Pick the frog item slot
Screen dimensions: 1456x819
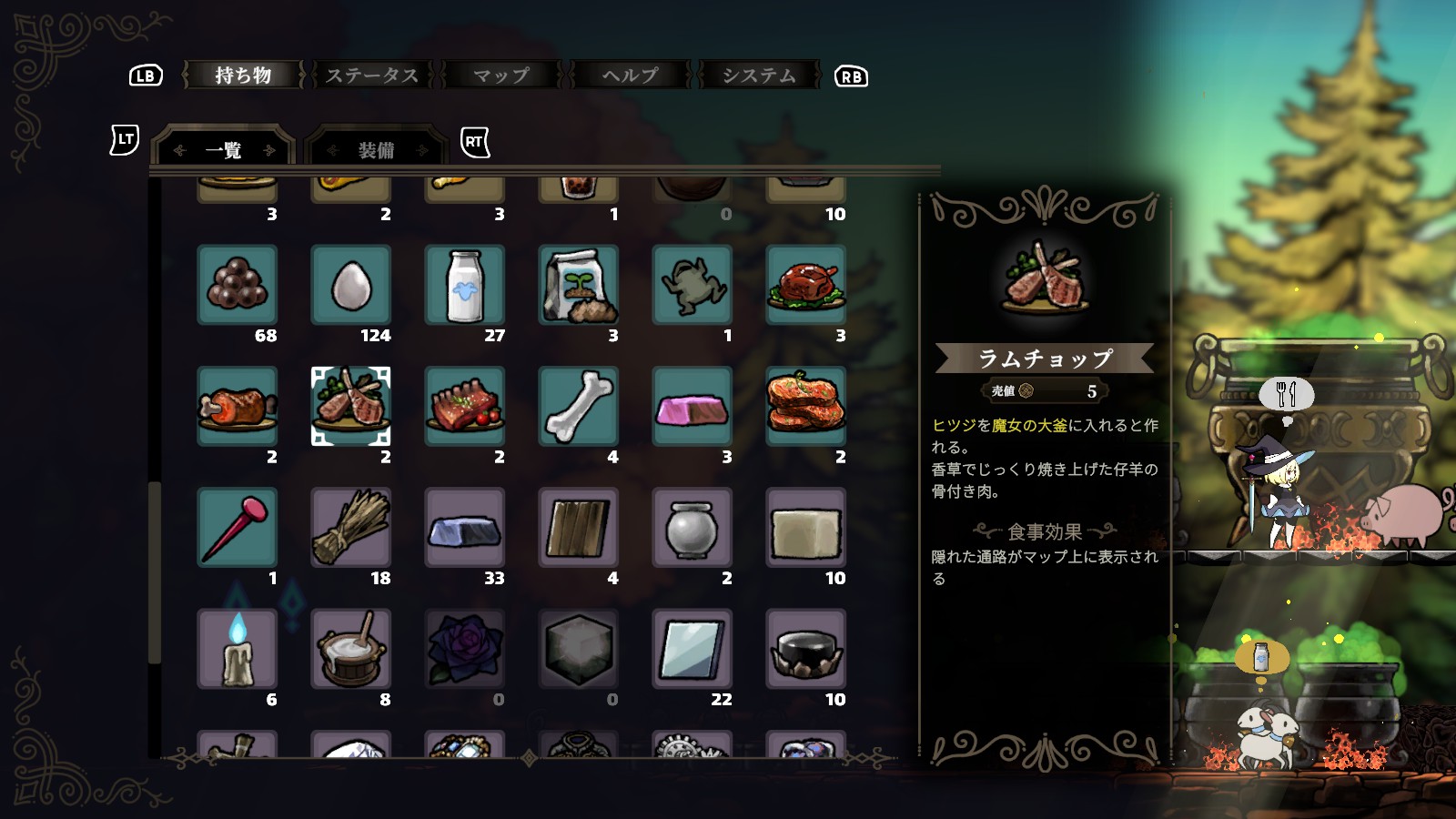click(x=692, y=285)
